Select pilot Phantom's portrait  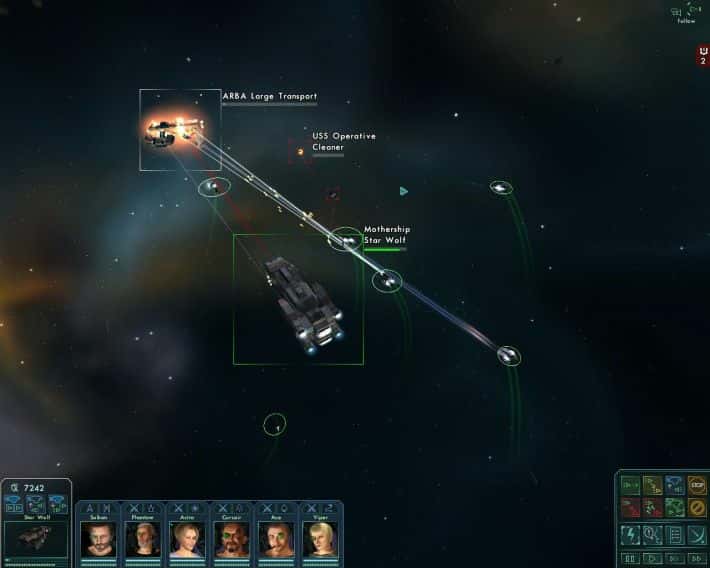tap(142, 539)
